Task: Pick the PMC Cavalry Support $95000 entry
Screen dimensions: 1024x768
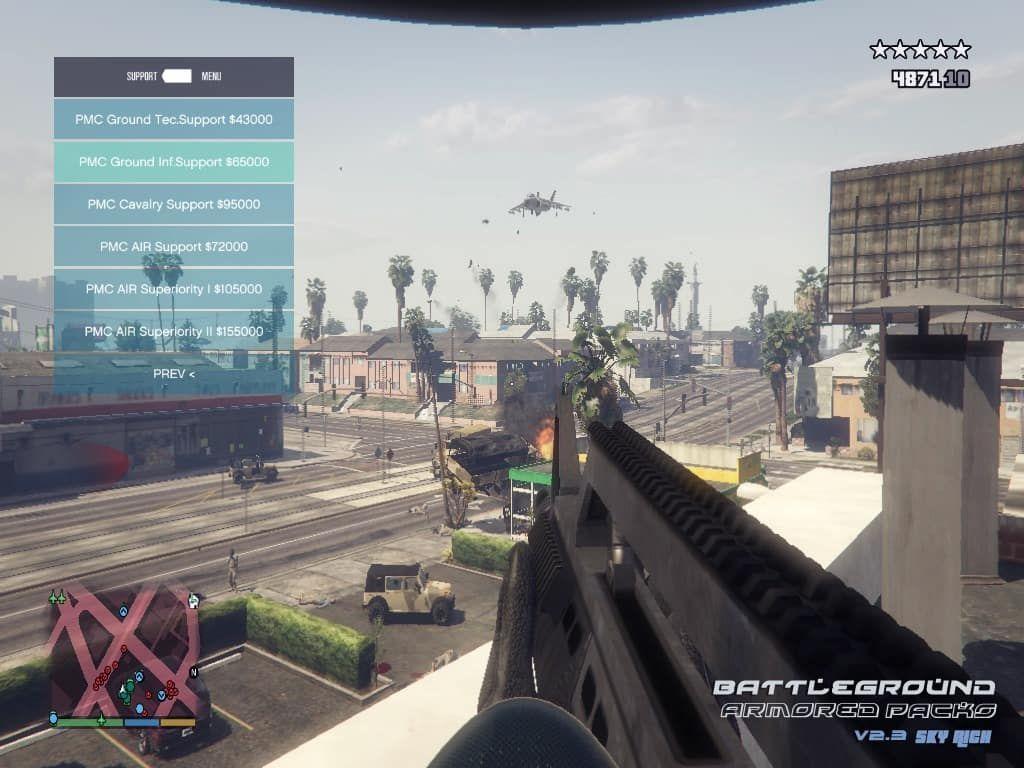Action: [x=174, y=204]
